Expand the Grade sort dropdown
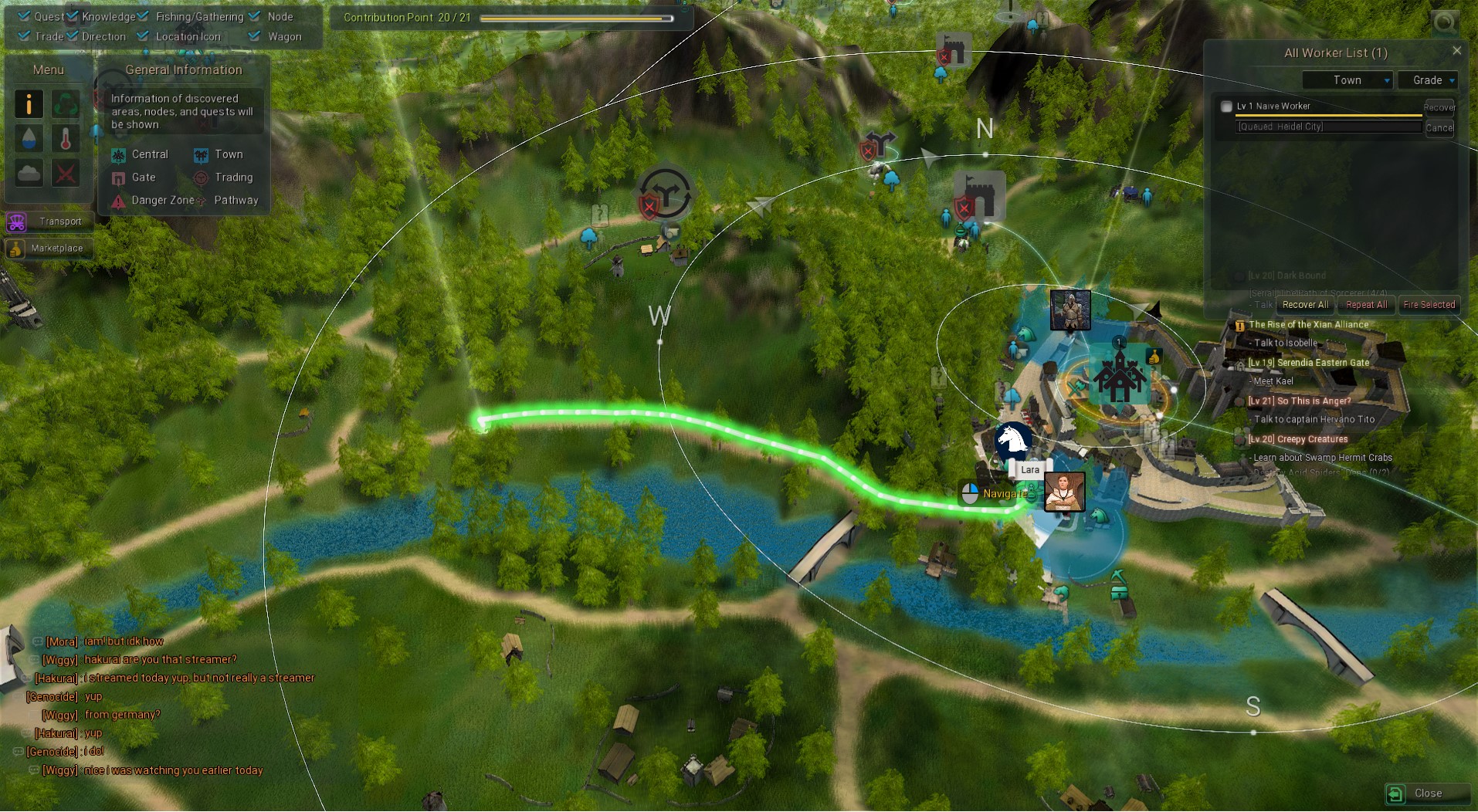The image size is (1478, 812). click(x=1427, y=80)
